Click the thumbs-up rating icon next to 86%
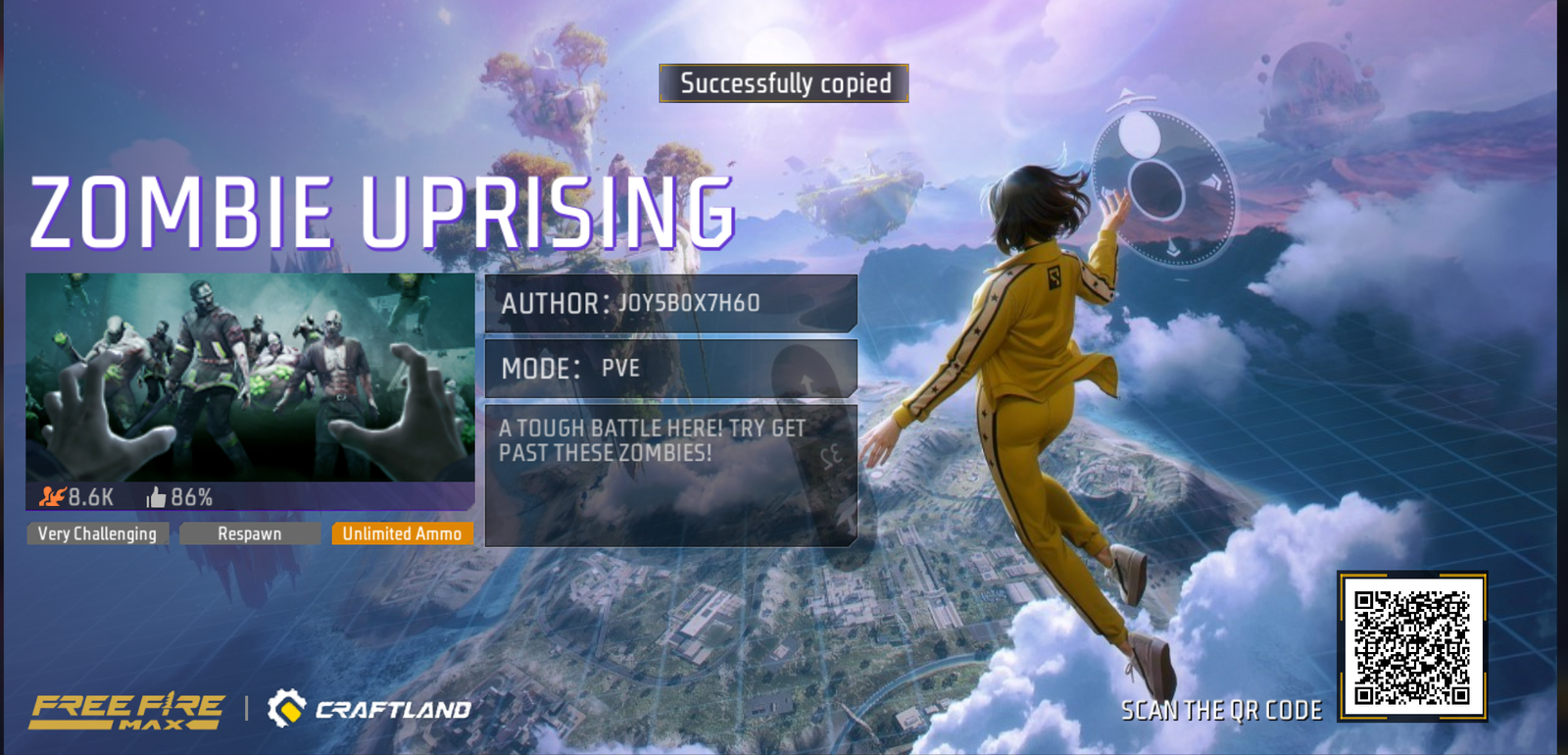 157,496
